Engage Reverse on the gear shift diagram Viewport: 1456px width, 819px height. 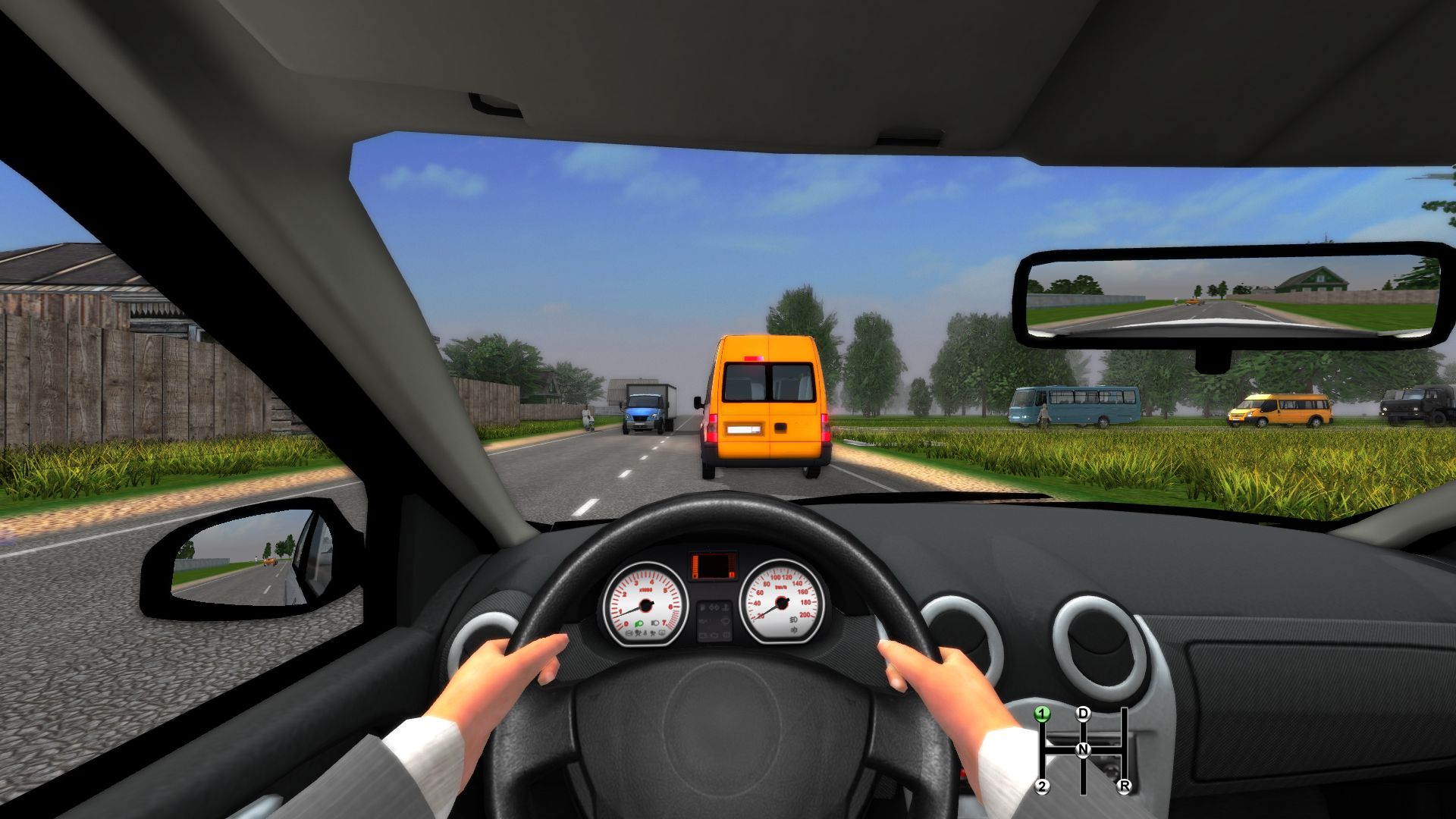pyautogui.click(x=1124, y=786)
